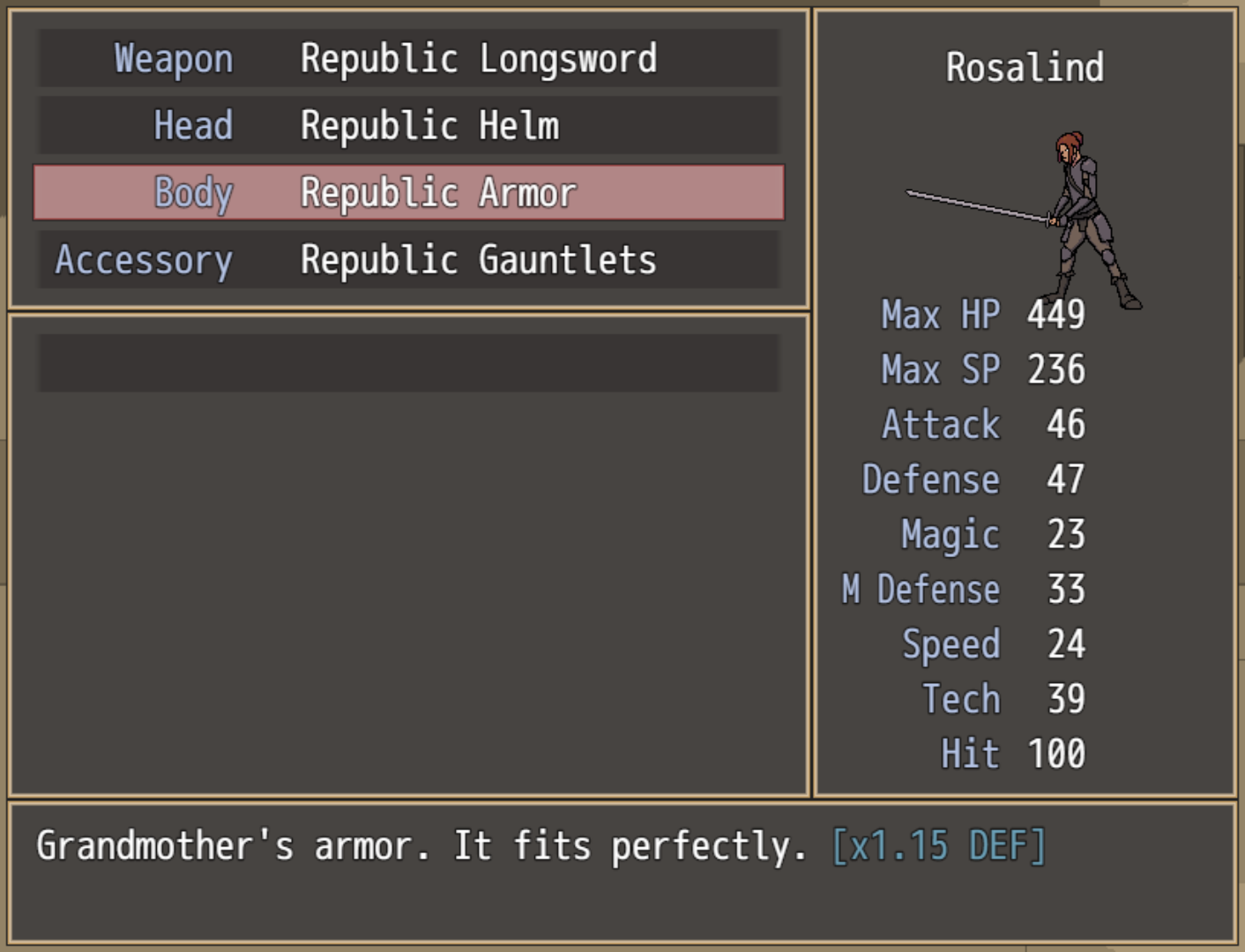Viewport: 1245px width, 952px height.
Task: Click the Hit stat value 100
Action: tap(1055, 754)
